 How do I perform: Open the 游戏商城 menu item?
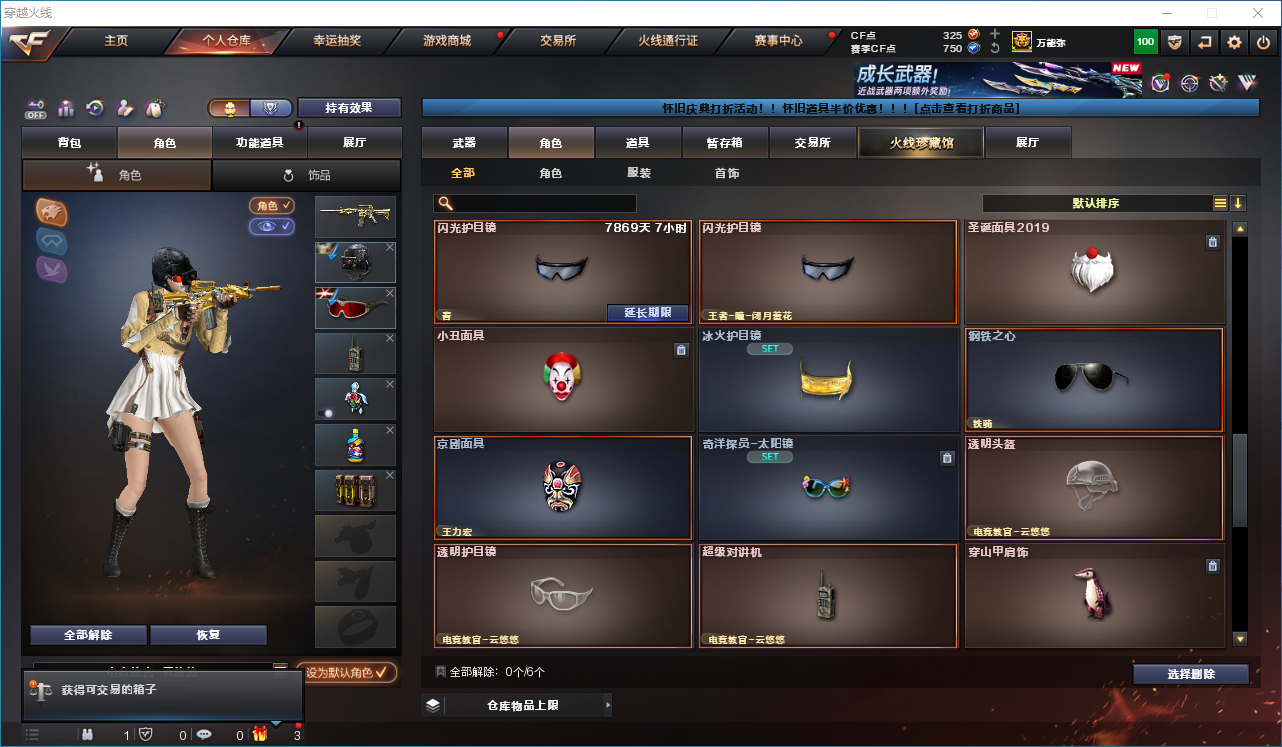[445, 42]
